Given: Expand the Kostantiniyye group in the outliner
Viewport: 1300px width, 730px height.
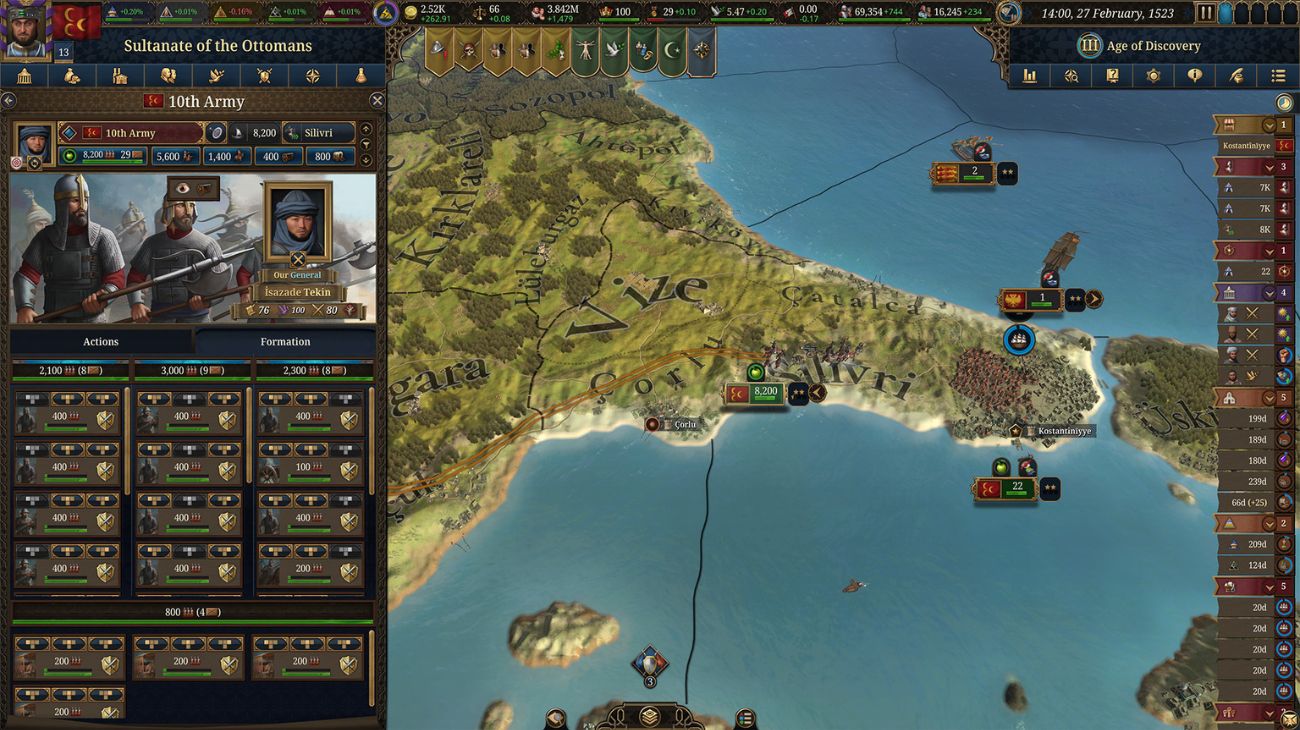Looking at the screenshot, I should [x=1269, y=125].
